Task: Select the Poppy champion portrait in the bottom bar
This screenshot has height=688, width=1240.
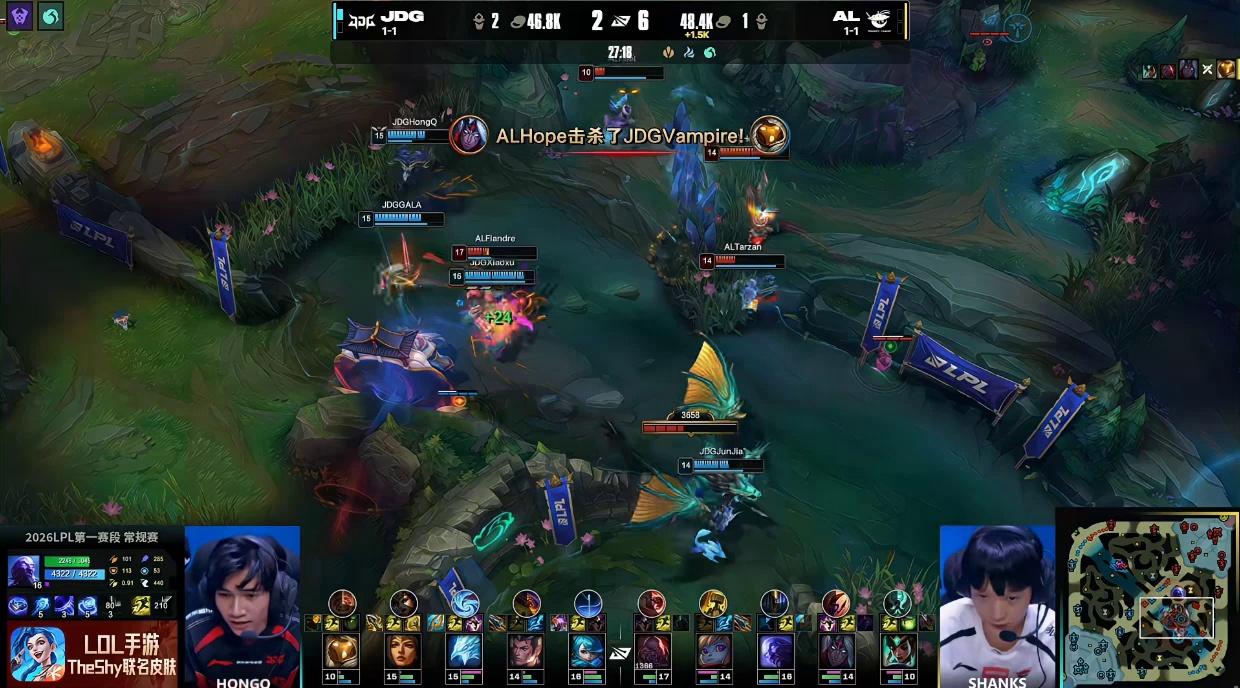Action: [712, 651]
